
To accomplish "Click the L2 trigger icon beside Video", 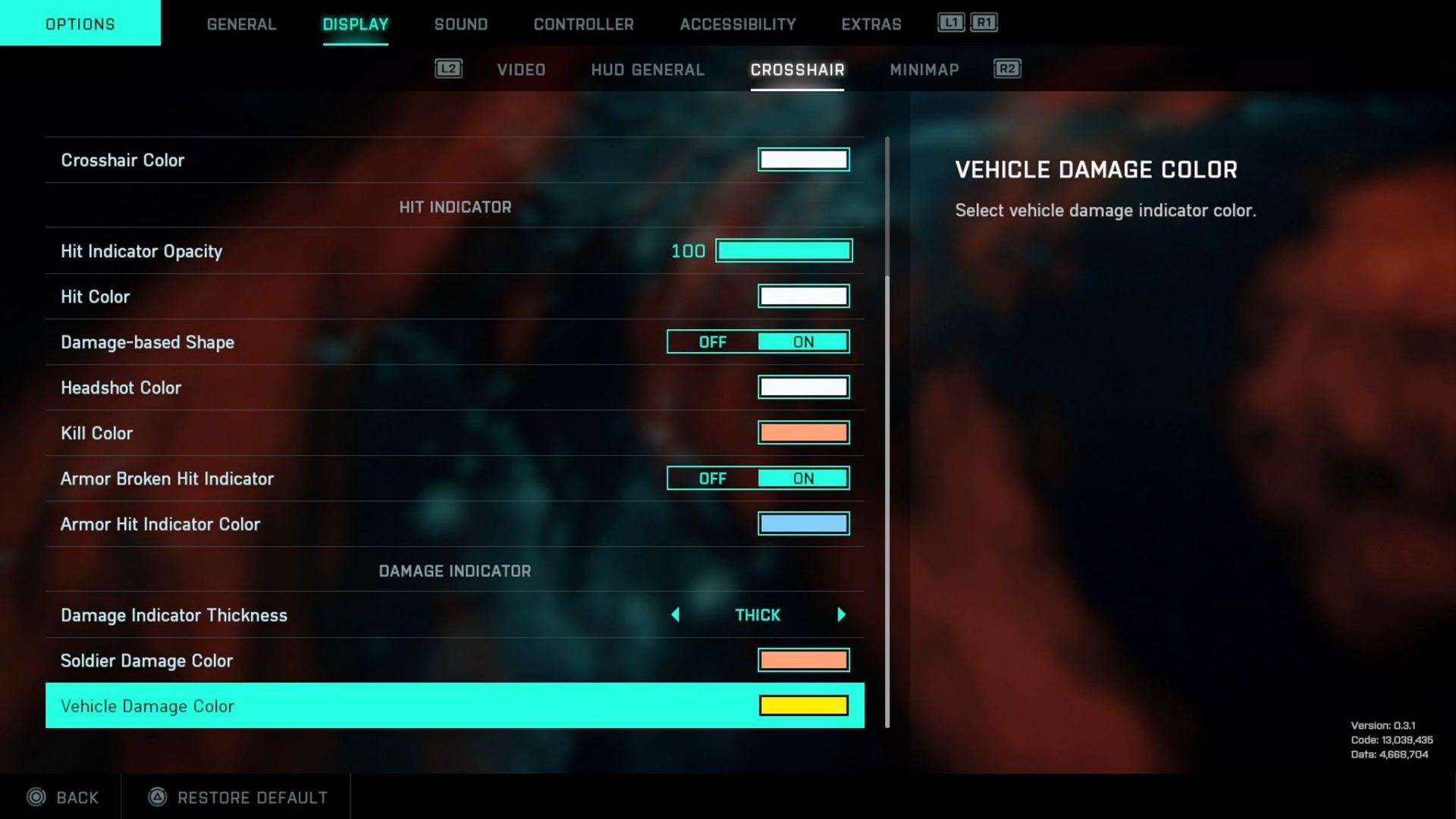I will [x=448, y=69].
